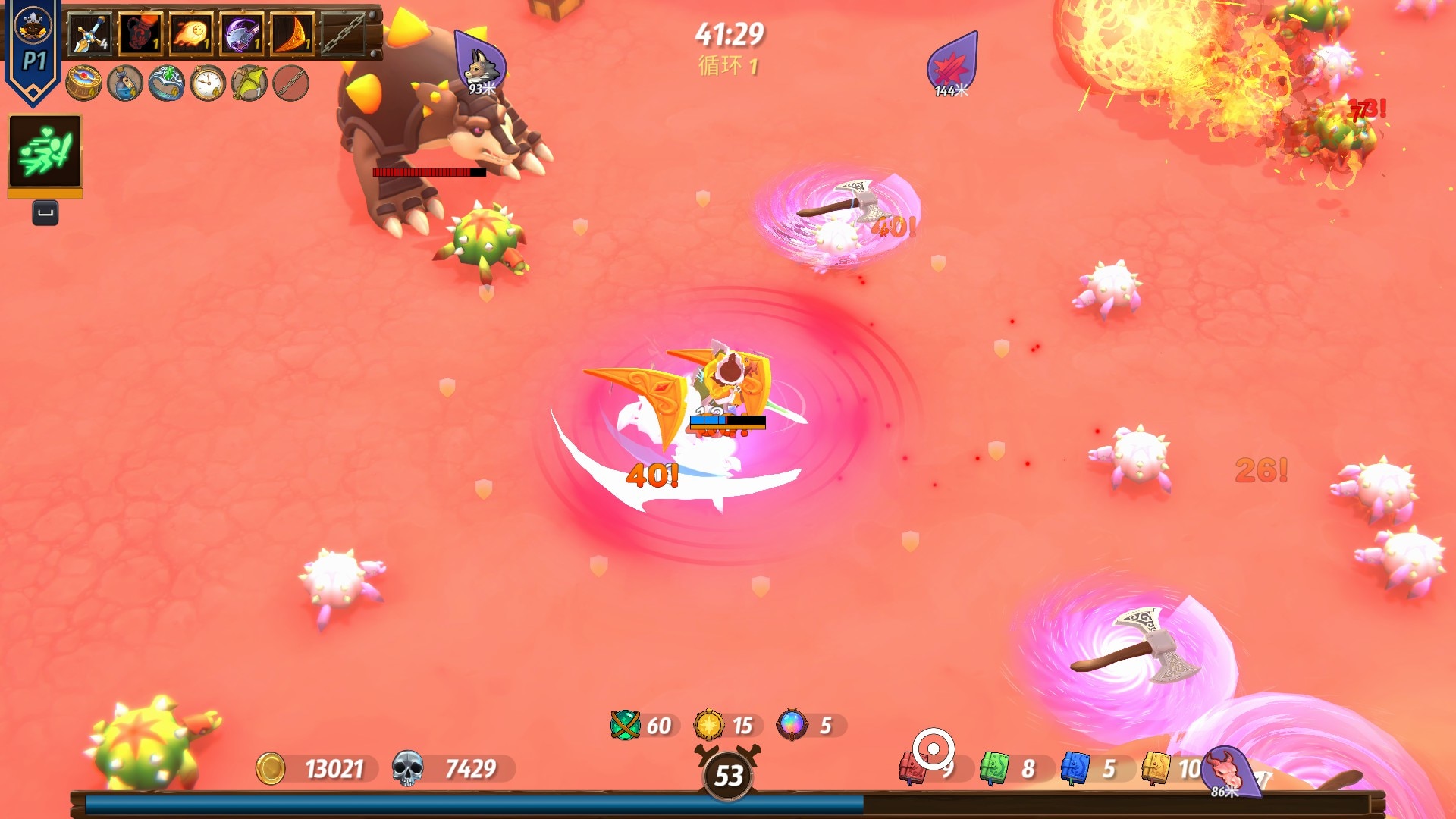Click the gold coin counter icon
This screenshot has width=1456, height=819.
click(x=270, y=768)
